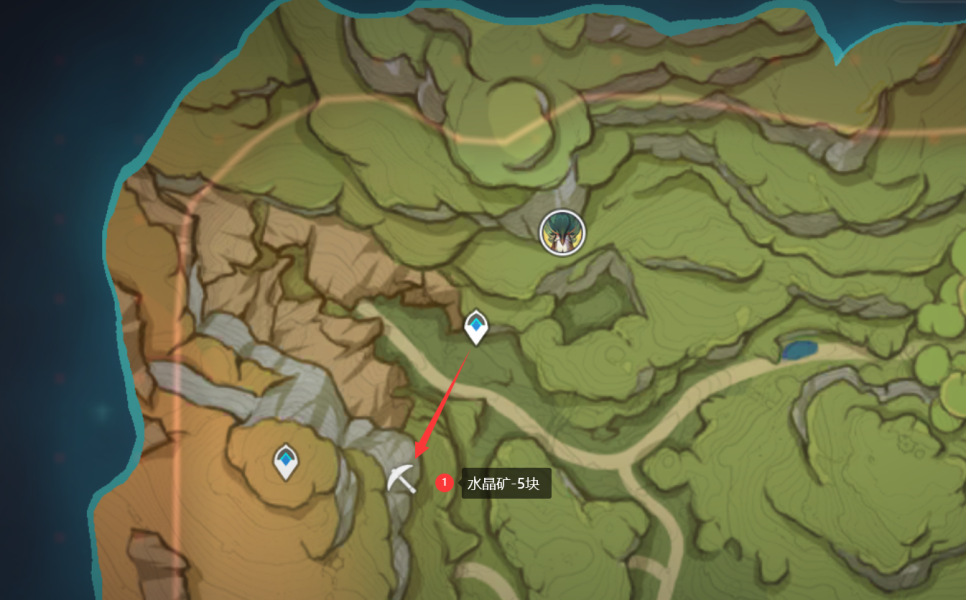Choose the teleport waypoint on the orange cliff plateau
The width and height of the screenshot is (966, 600).
(x=286, y=461)
